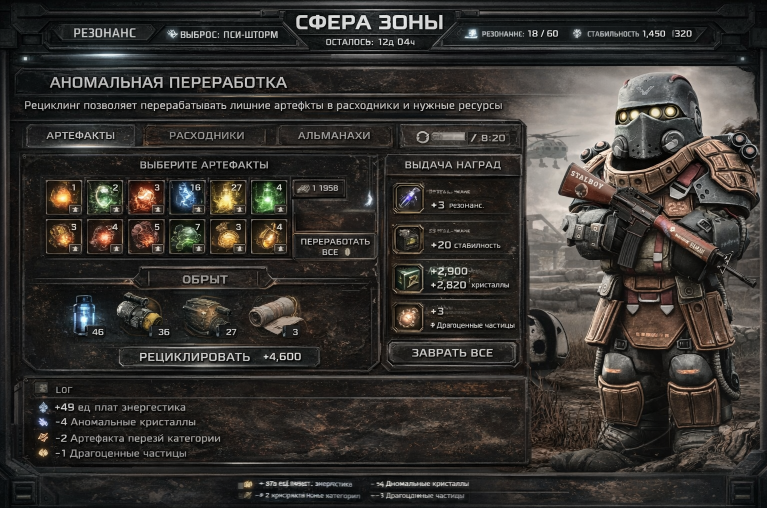Open the Расходники tab

pyautogui.click(x=206, y=136)
